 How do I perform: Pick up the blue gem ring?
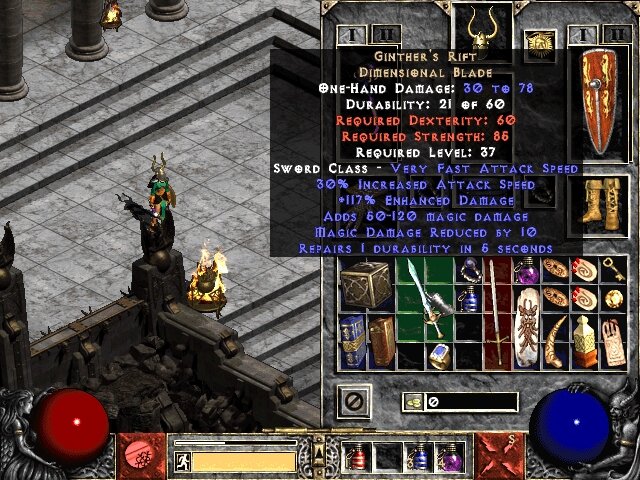point(440,353)
